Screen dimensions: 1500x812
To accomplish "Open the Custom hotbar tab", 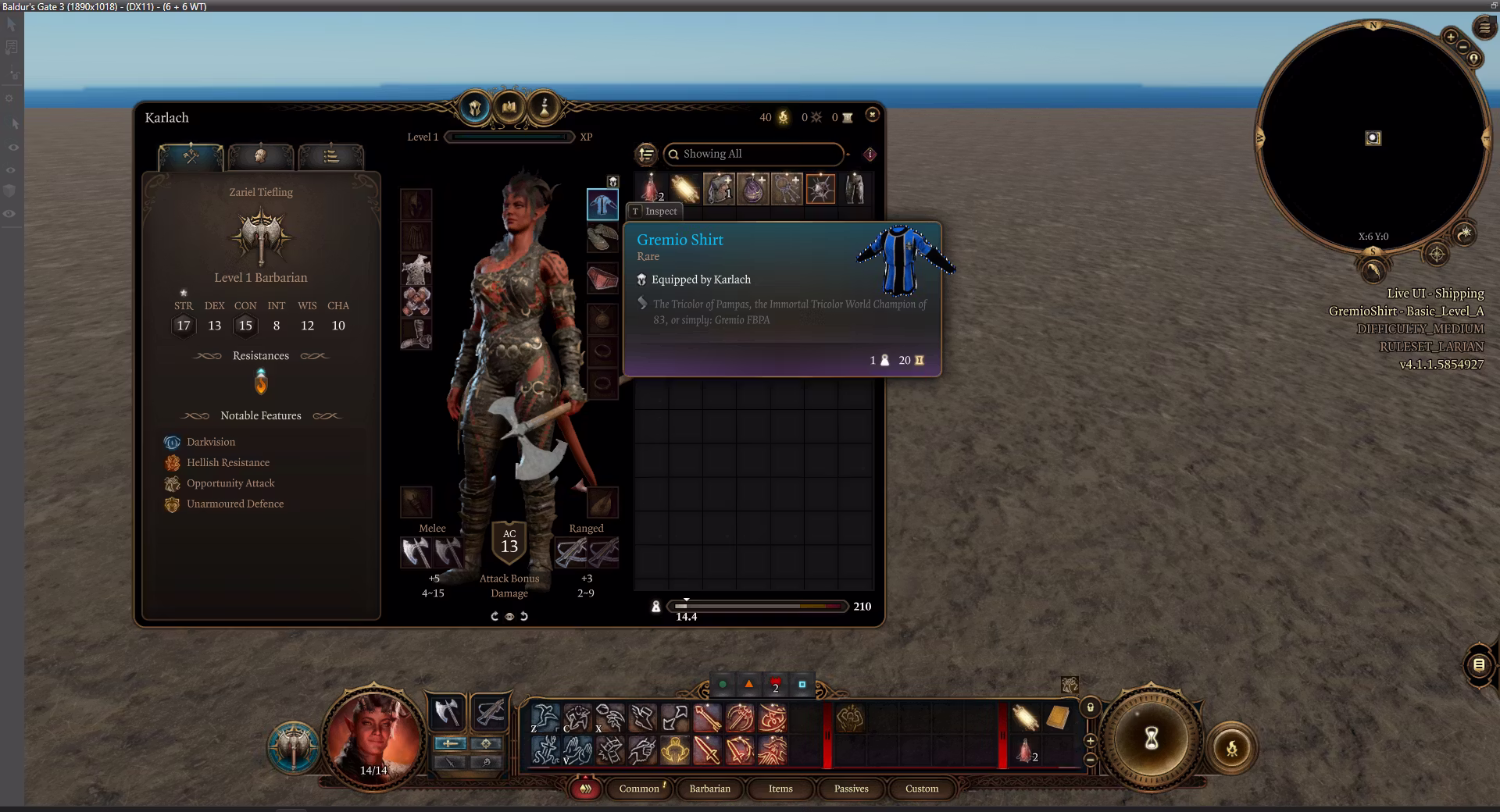I will (x=922, y=789).
